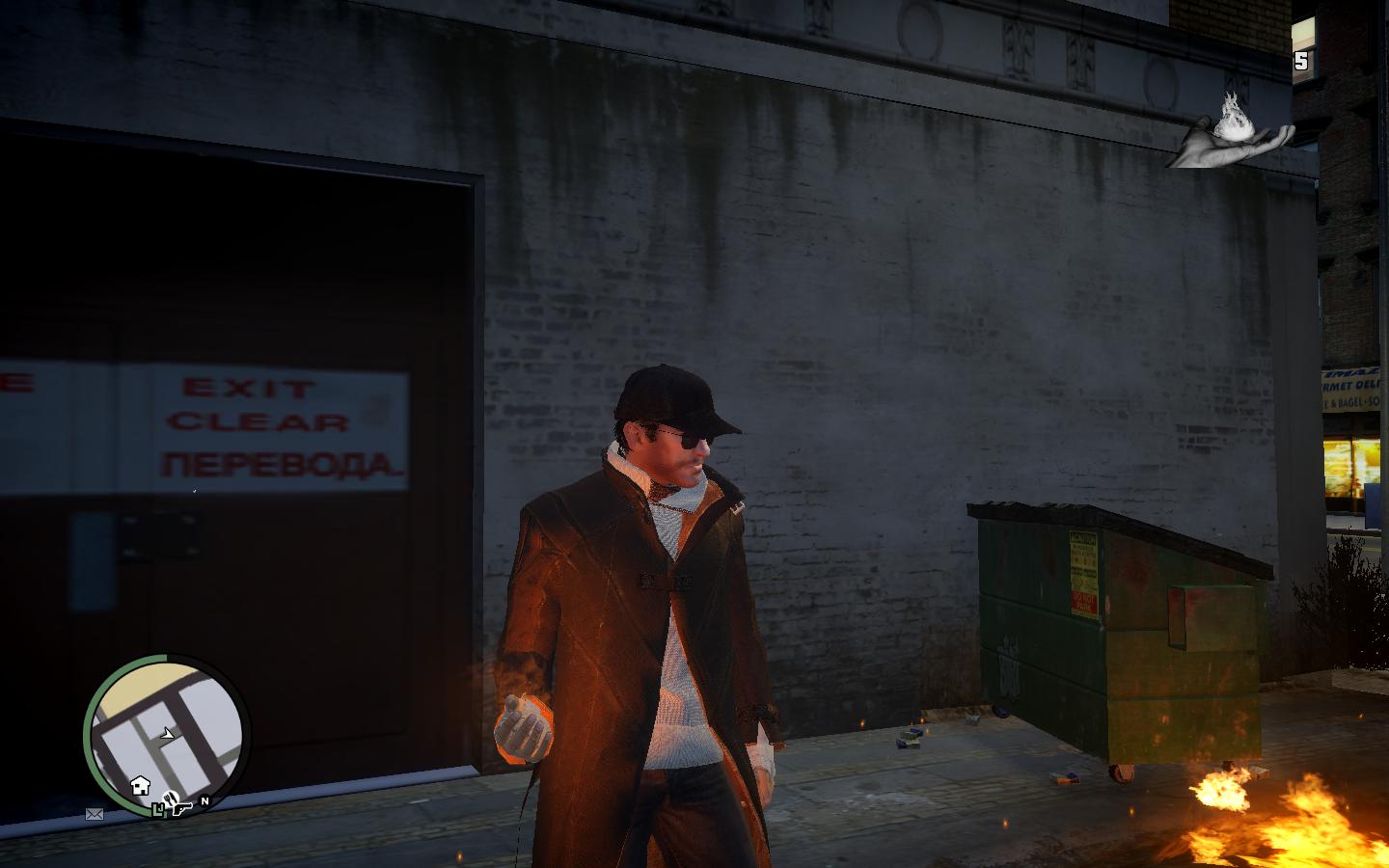
Task: Select the restaurant fork-and-knife marker
Action: point(169,798)
